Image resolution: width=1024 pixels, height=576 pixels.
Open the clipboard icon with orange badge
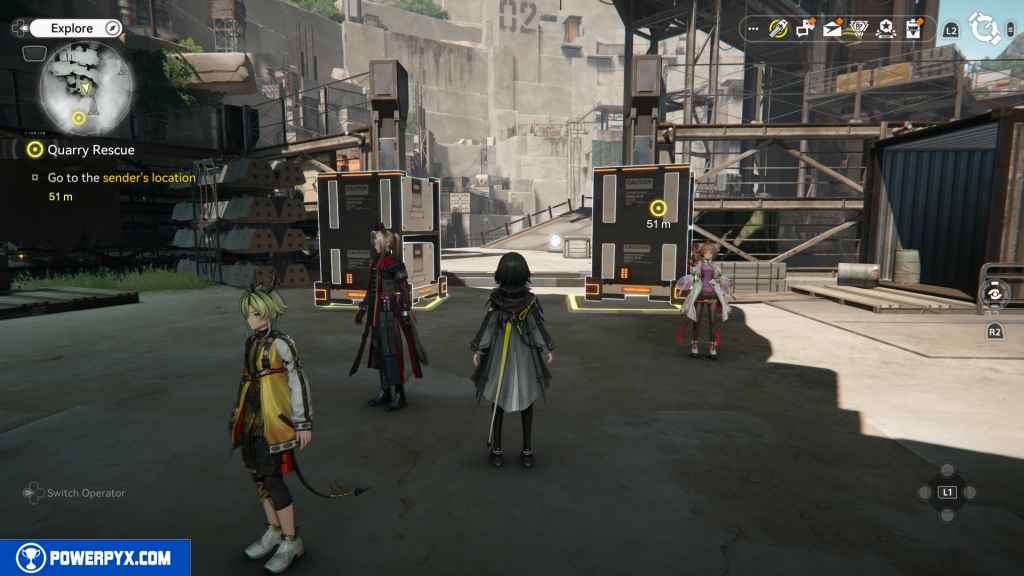coord(912,29)
